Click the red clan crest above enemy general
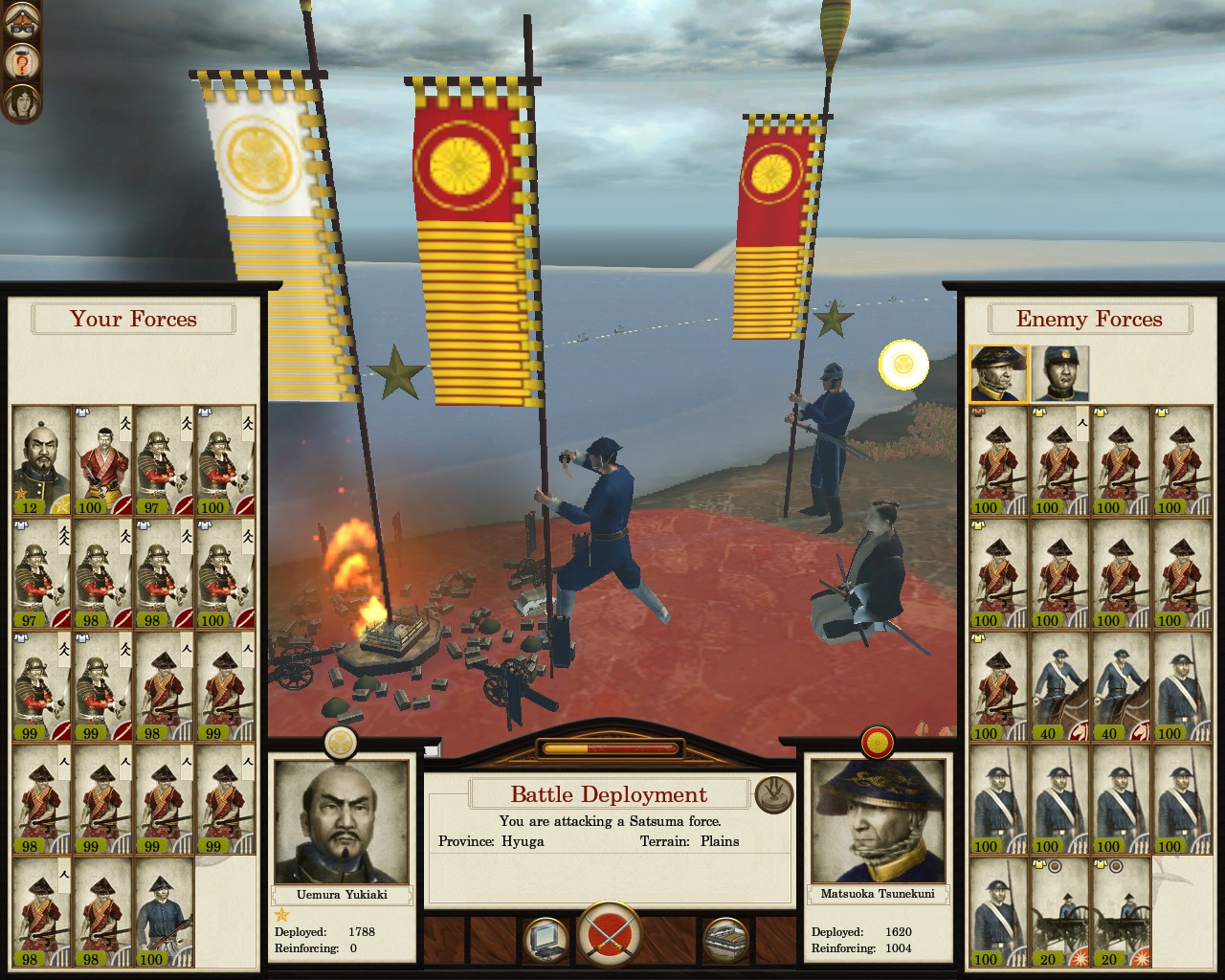This screenshot has width=1225, height=980. pyautogui.click(x=878, y=741)
